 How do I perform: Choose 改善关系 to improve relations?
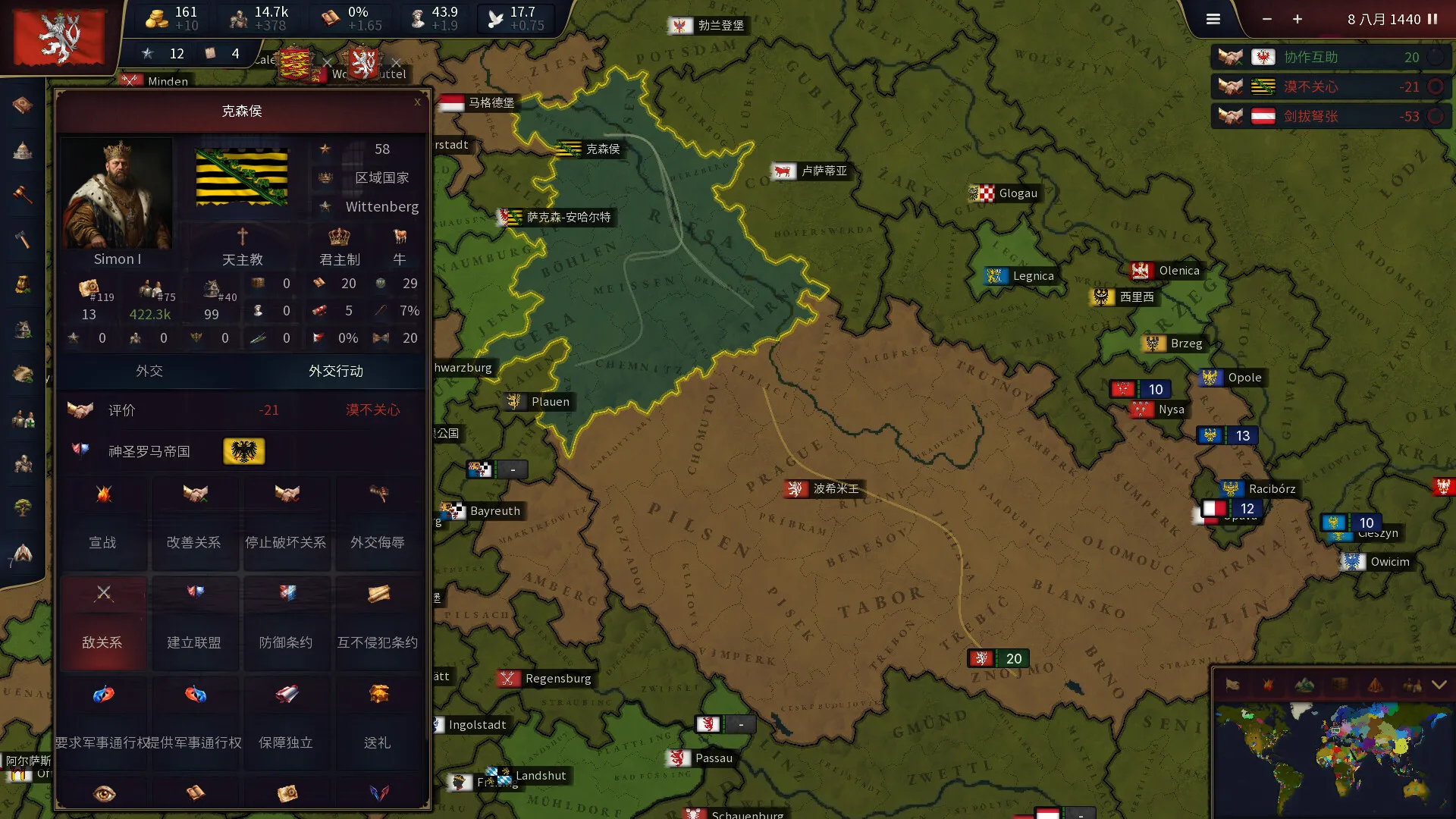tap(194, 522)
